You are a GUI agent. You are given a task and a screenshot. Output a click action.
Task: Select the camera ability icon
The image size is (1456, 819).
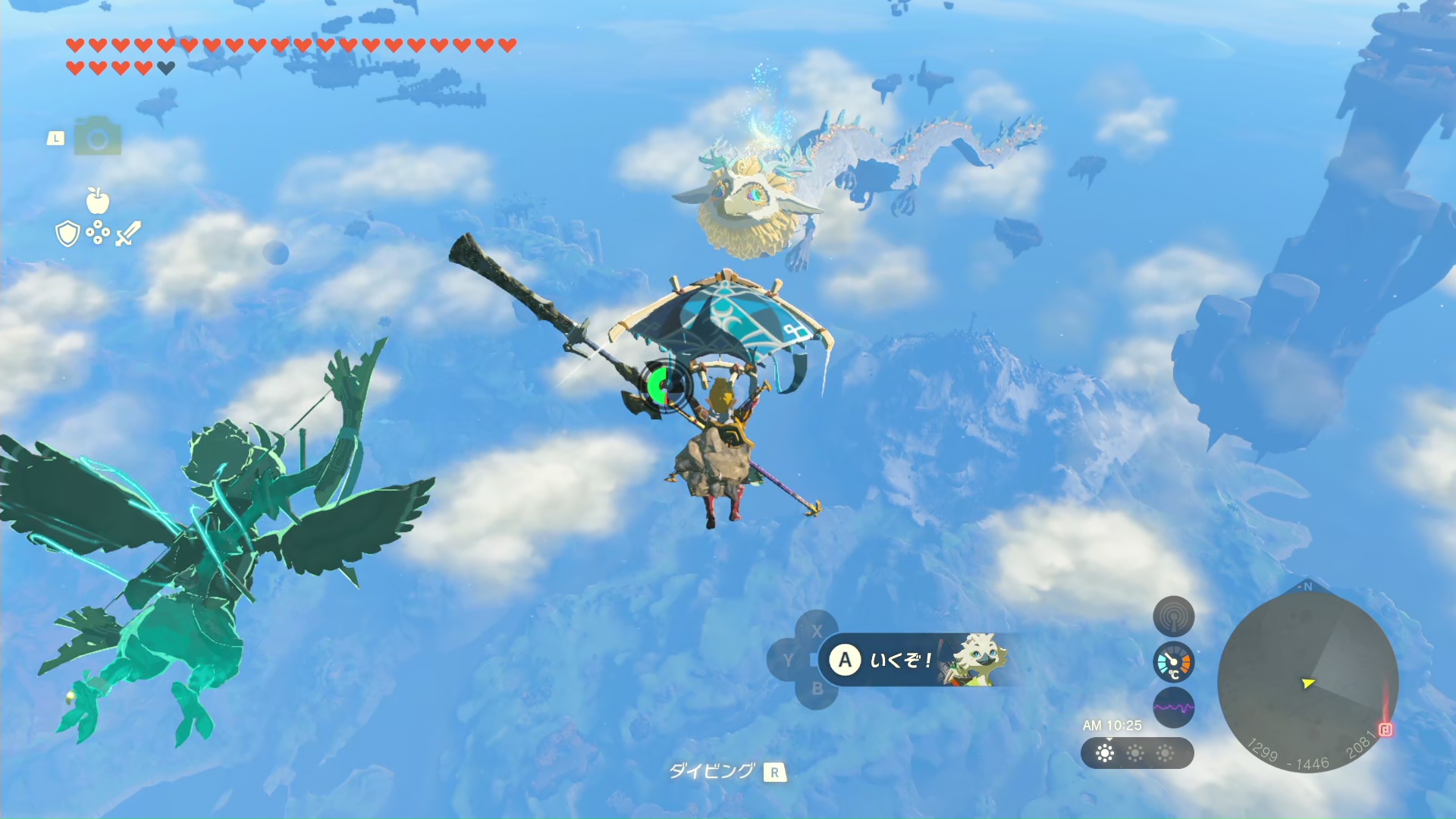pyautogui.click(x=98, y=138)
